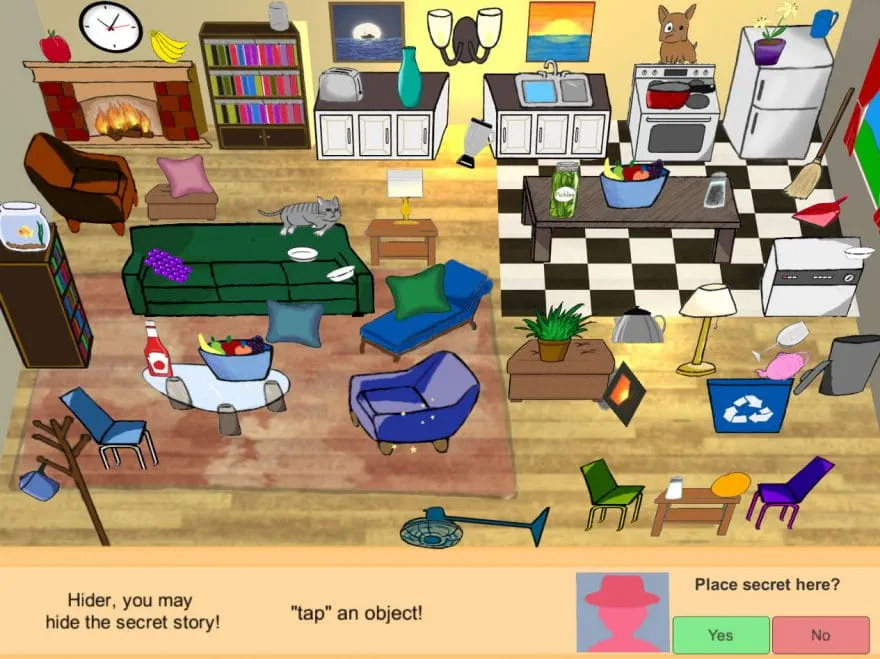Select the green pickles jar
The image size is (880, 659).
[565, 190]
